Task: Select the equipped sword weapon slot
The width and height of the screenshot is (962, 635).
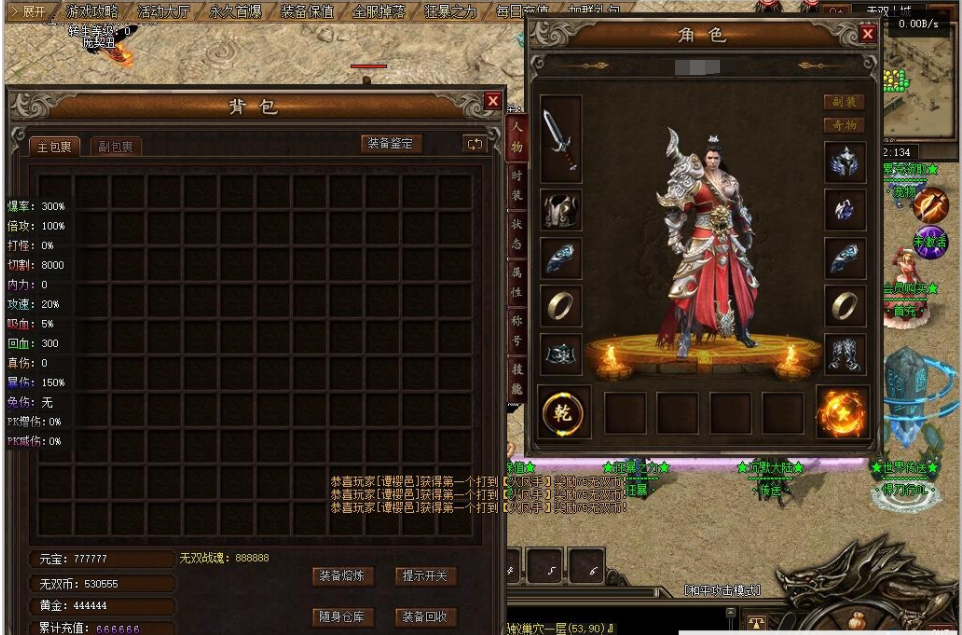Action: click(561, 139)
